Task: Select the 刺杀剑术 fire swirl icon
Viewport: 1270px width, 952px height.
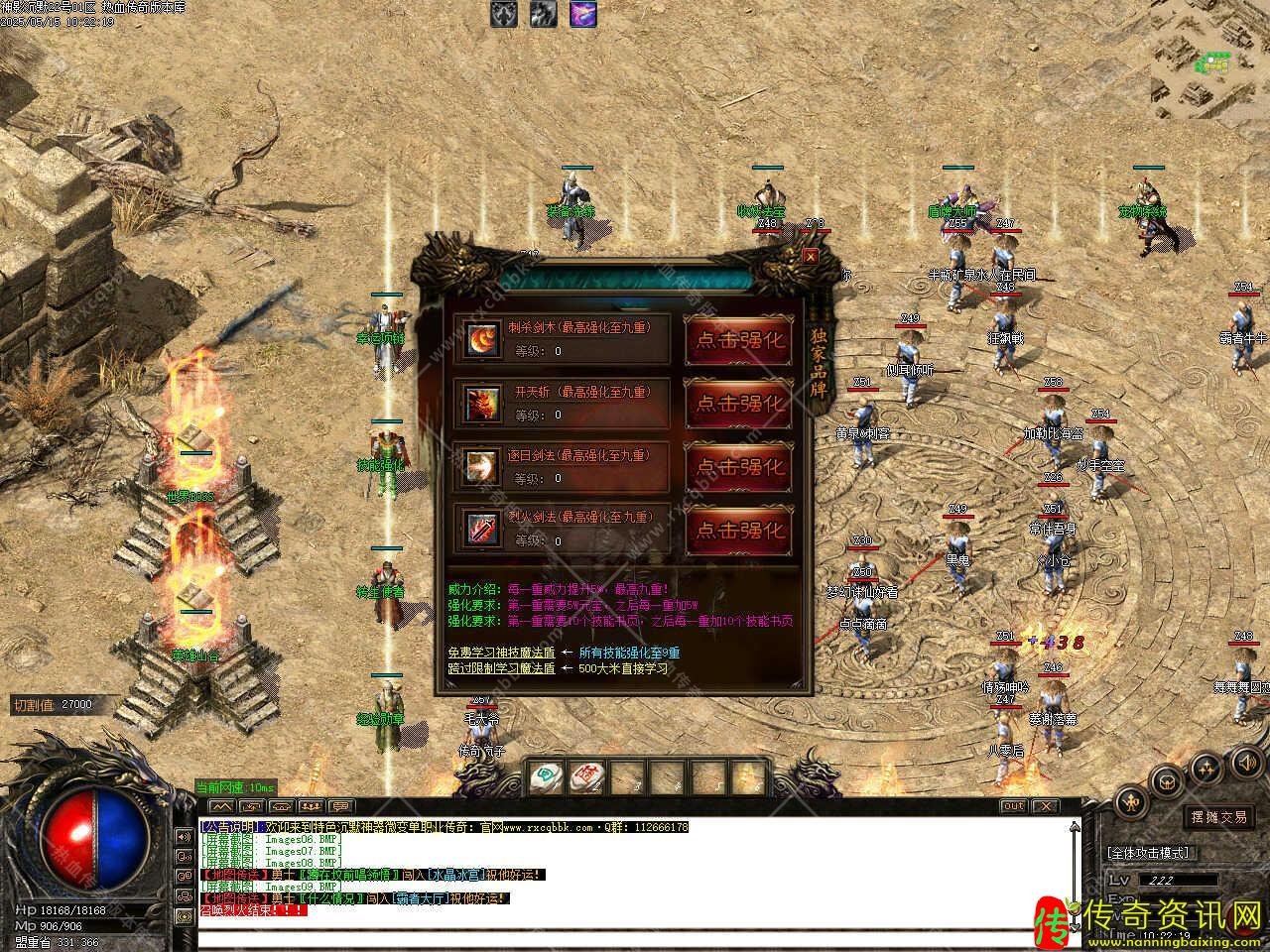Action: pos(482,340)
